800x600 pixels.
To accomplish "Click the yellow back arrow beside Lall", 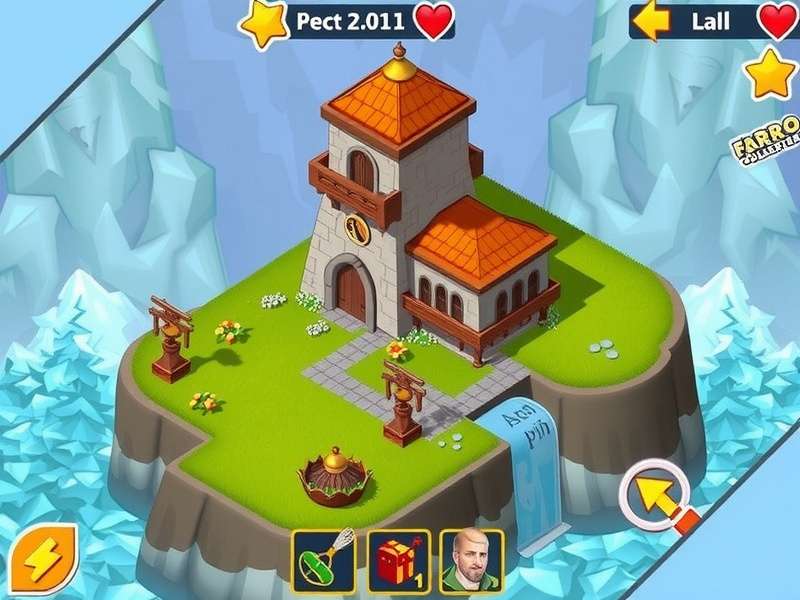I will 652,21.
